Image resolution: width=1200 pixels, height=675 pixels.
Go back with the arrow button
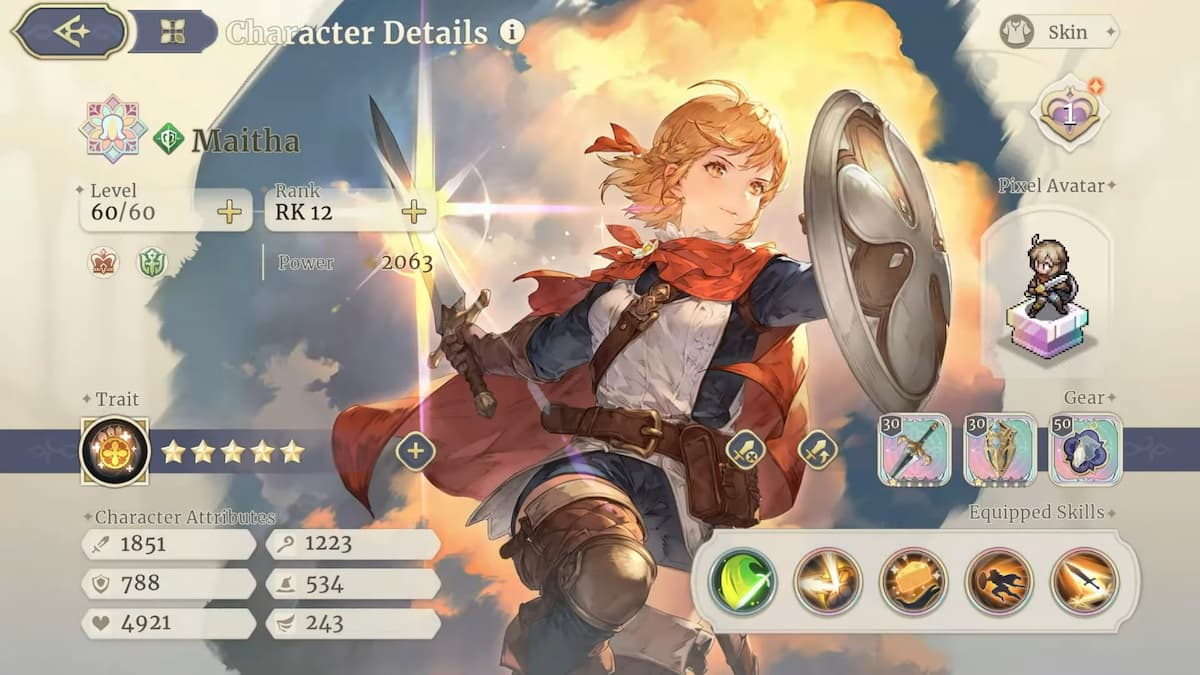[72, 31]
